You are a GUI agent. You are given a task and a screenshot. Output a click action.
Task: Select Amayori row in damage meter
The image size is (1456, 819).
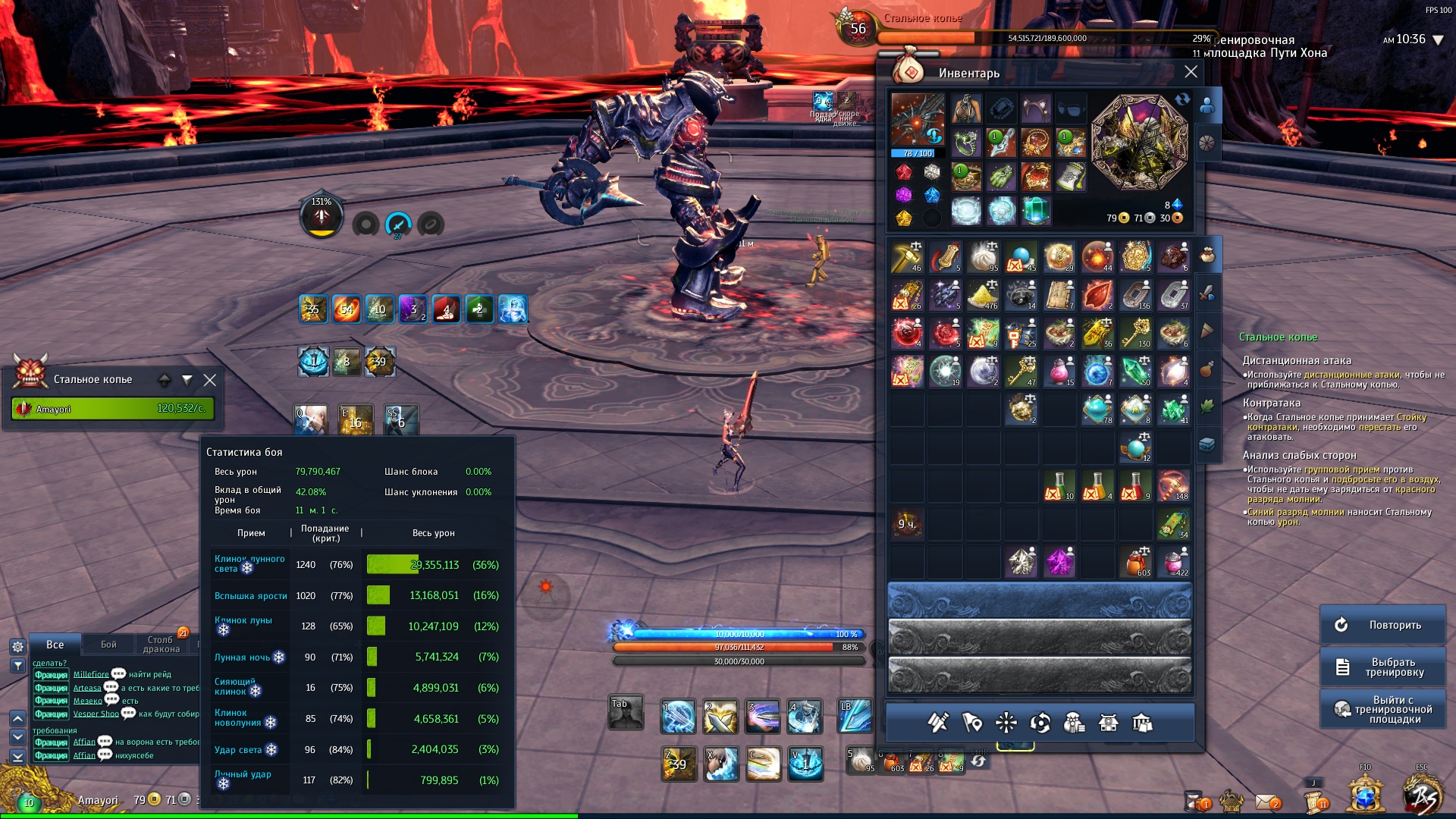click(112, 409)
